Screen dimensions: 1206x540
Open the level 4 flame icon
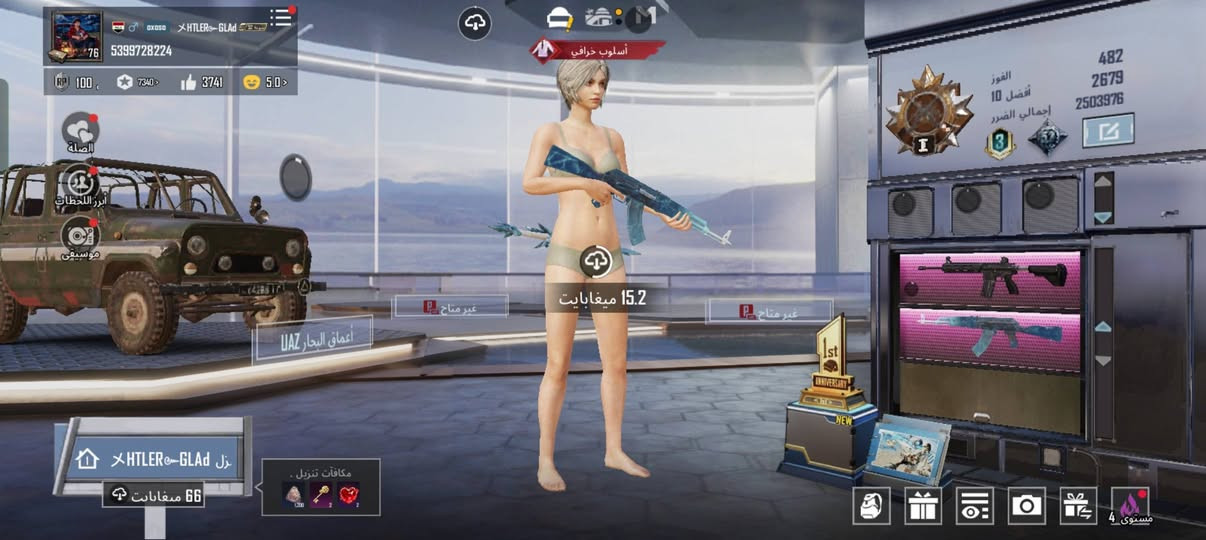point(1131,505)
